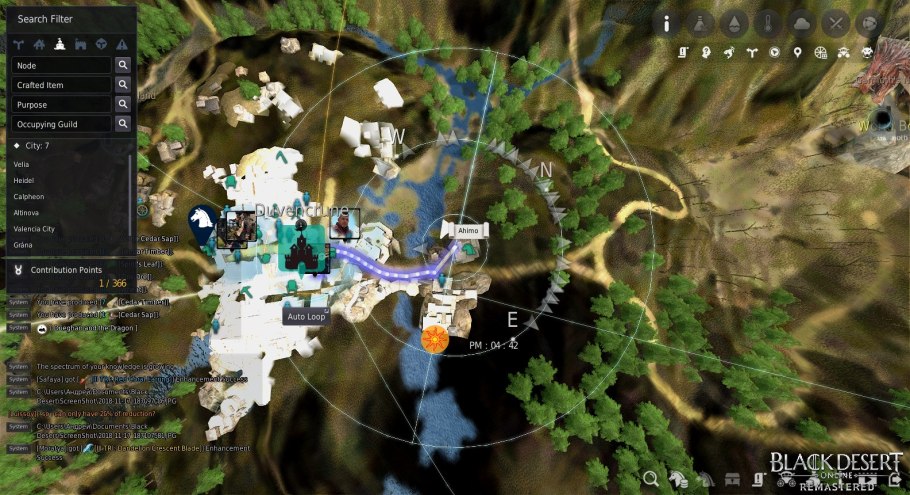The image size is (910, 495).
Task: Show the cloud weather overlay
Action: [802, 23]
